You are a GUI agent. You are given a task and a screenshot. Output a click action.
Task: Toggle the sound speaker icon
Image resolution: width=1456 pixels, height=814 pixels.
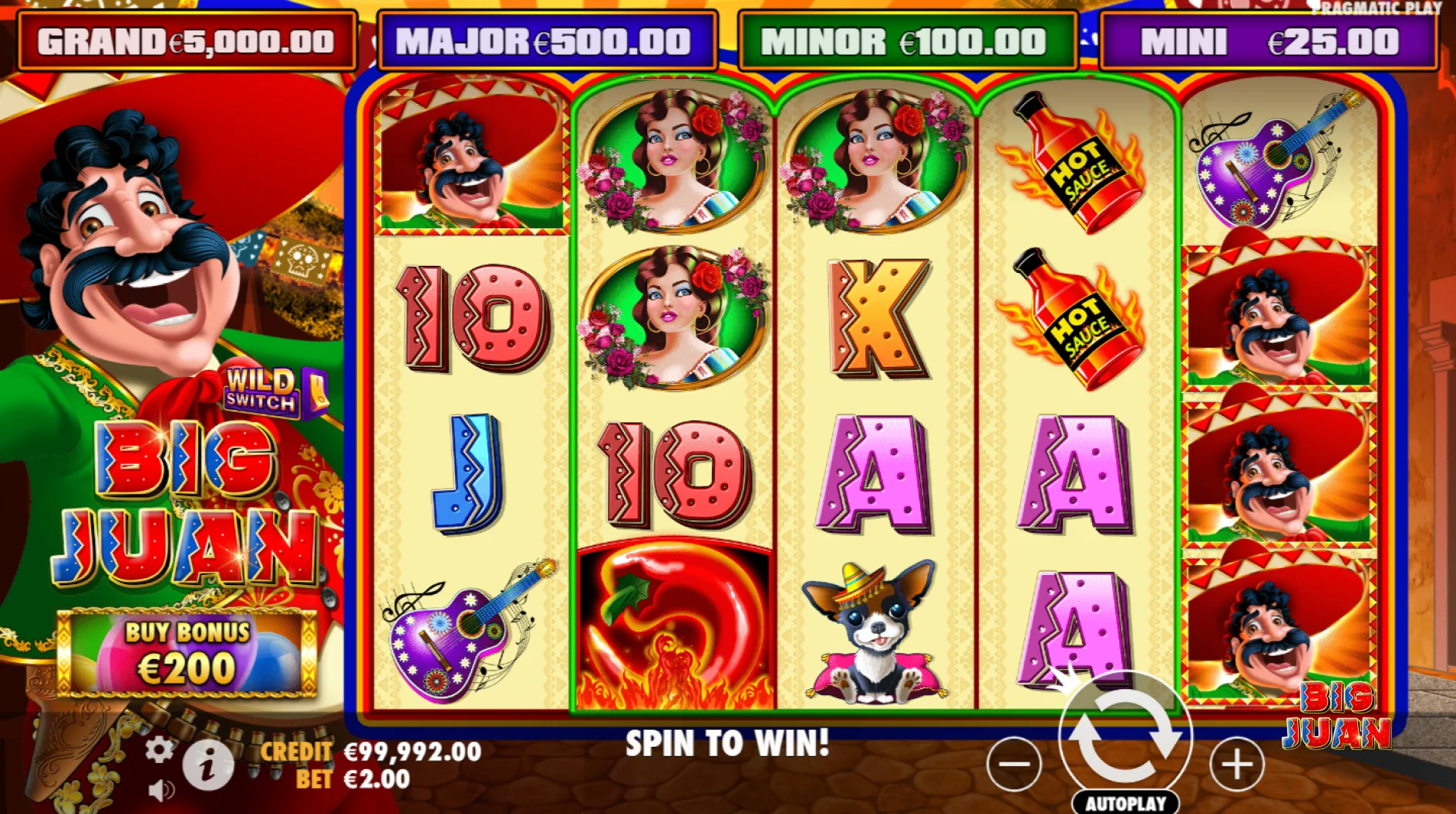click(160, 790)
